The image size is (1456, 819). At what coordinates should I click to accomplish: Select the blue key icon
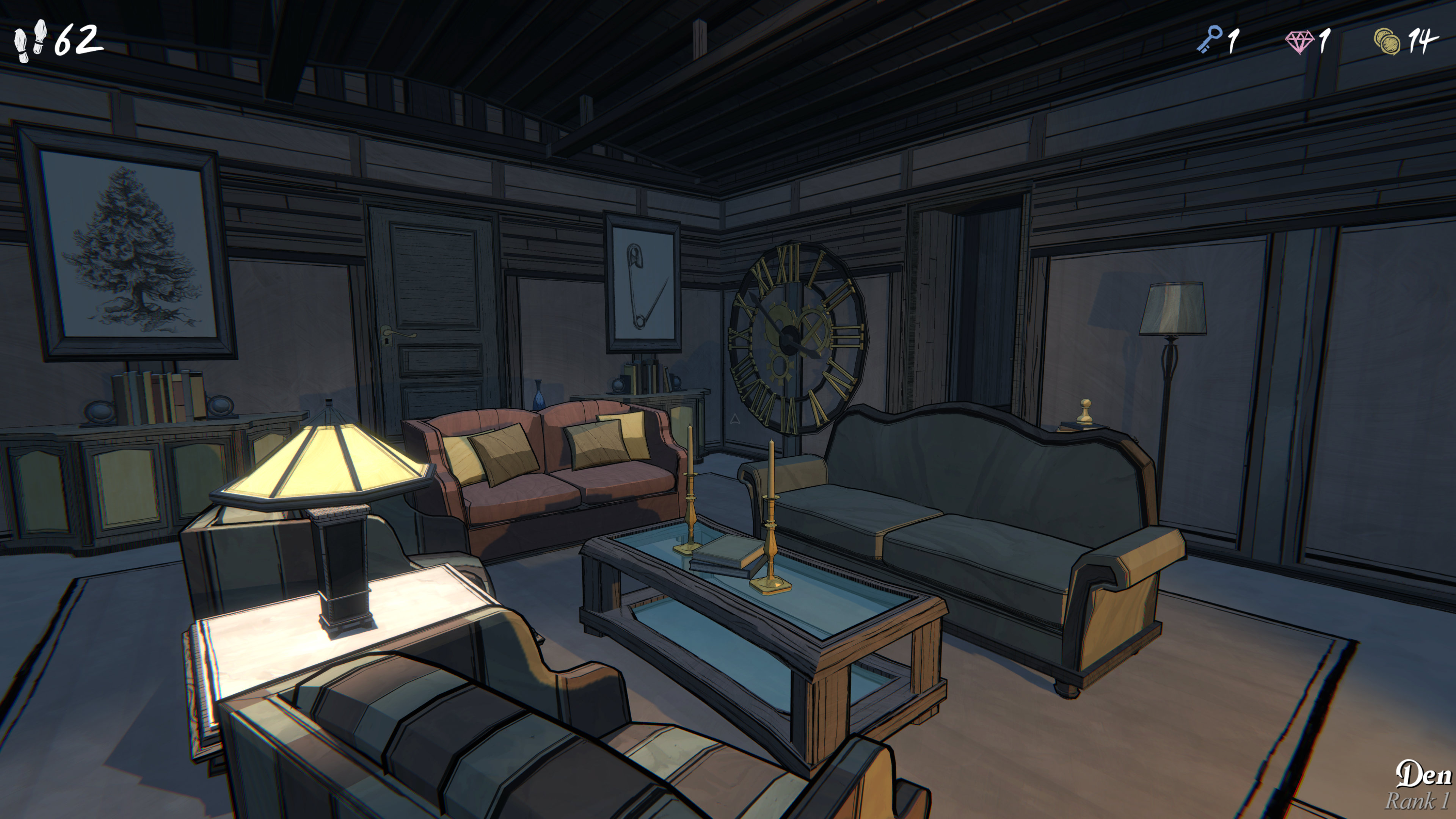[x=1209, y=40]
